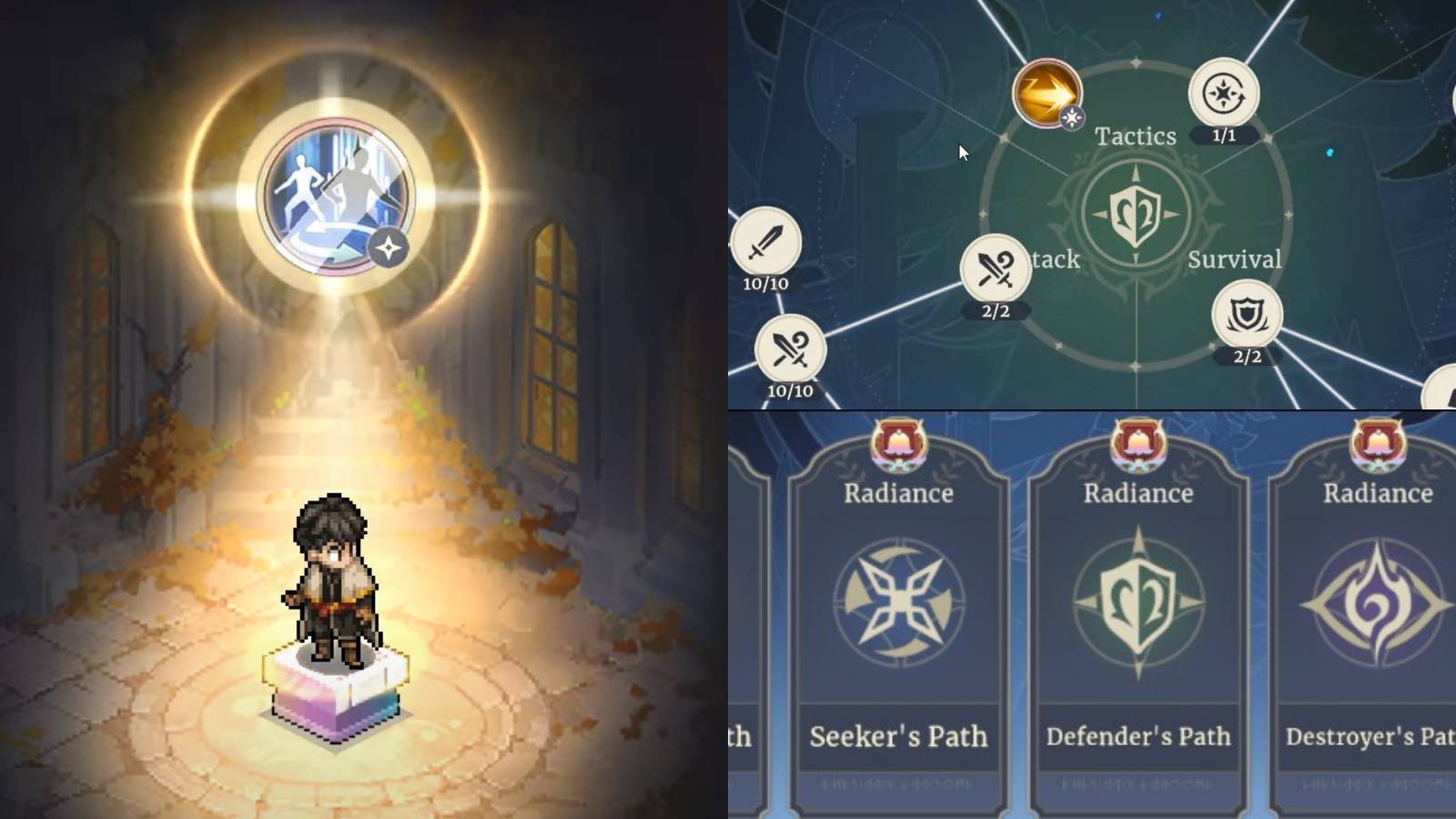Image resolution: width=1456 pixels, height=819 pixels.
Task: Click the Radiance crest above Destroyer's Path
Action: tap(1376, 443)
